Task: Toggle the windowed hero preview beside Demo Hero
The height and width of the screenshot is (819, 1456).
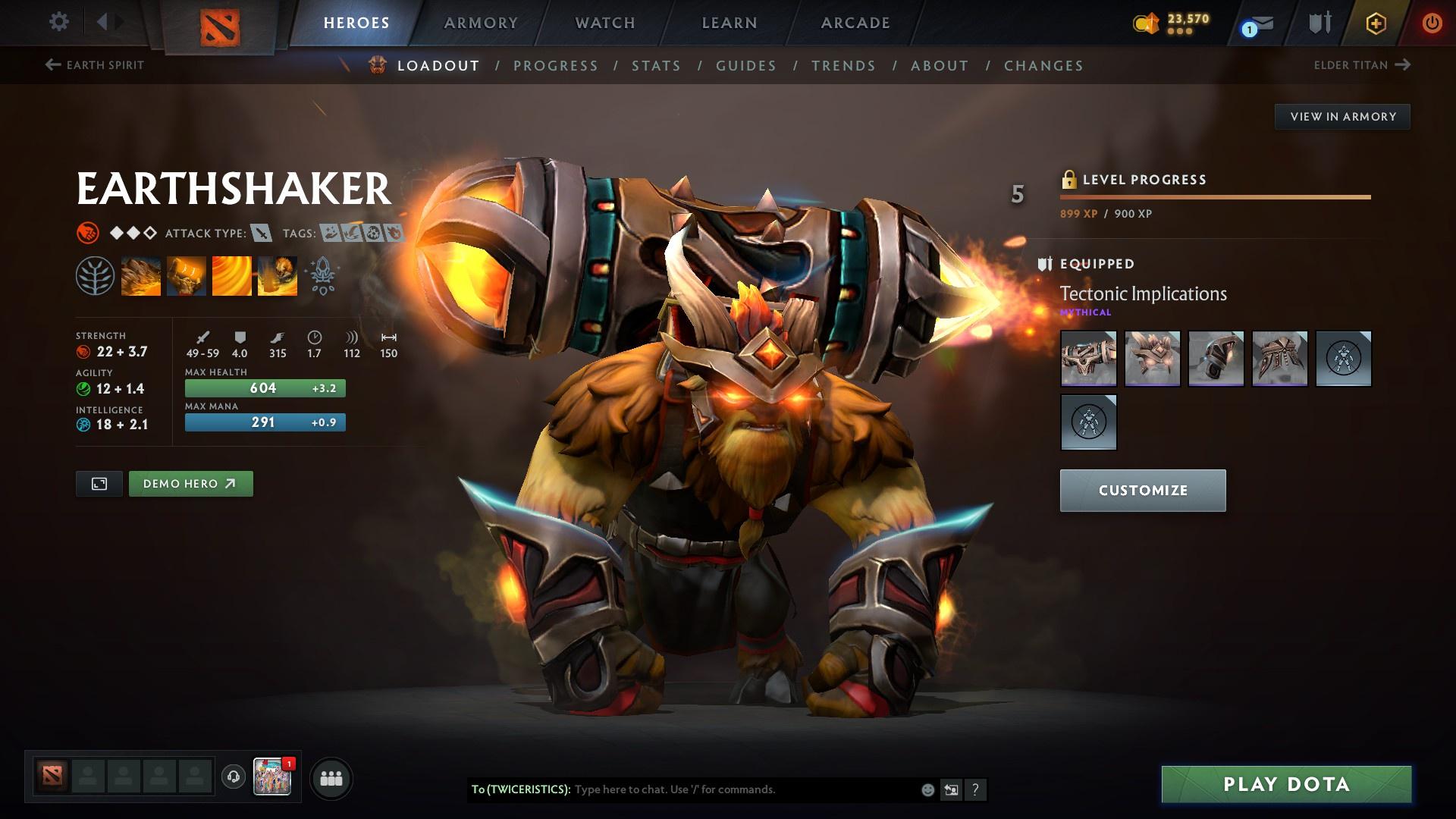Action: pyautogui.click(x=99, y=483)
